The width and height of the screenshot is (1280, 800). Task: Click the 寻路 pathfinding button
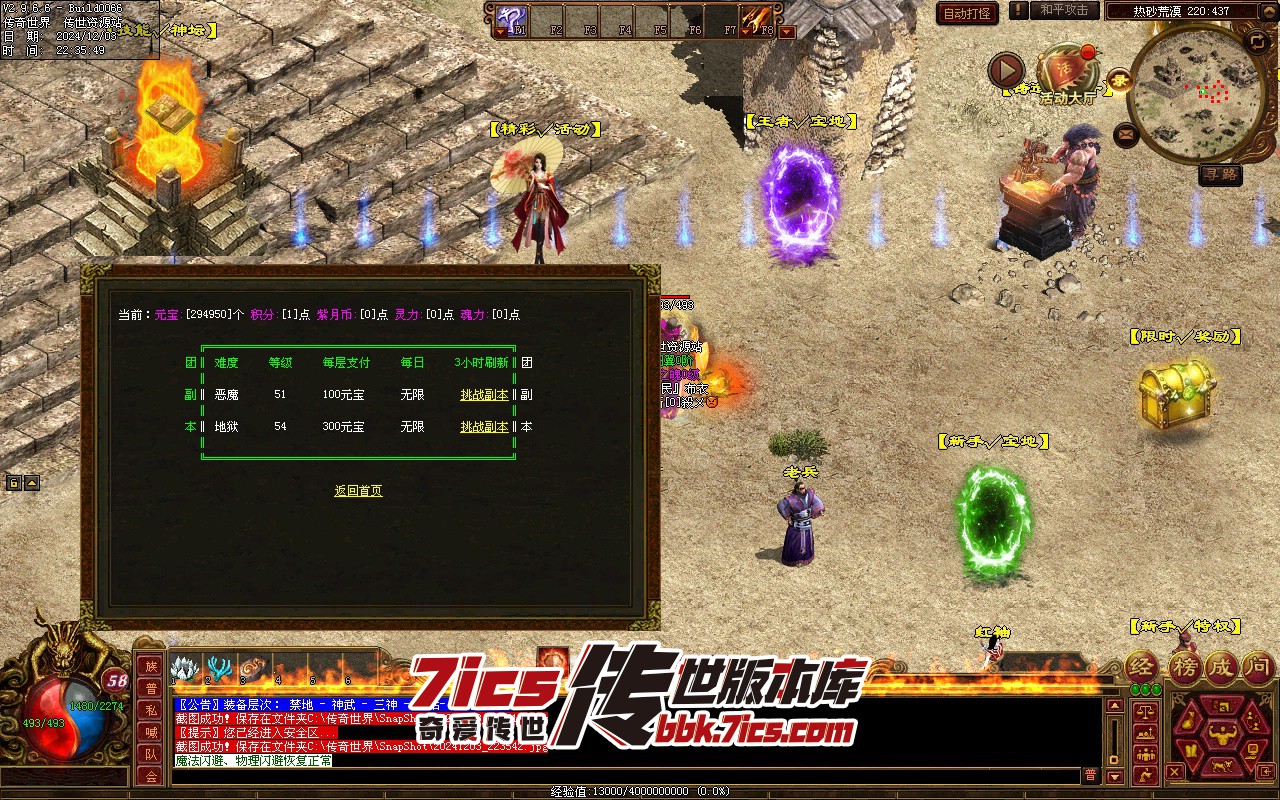(1220, 174)
